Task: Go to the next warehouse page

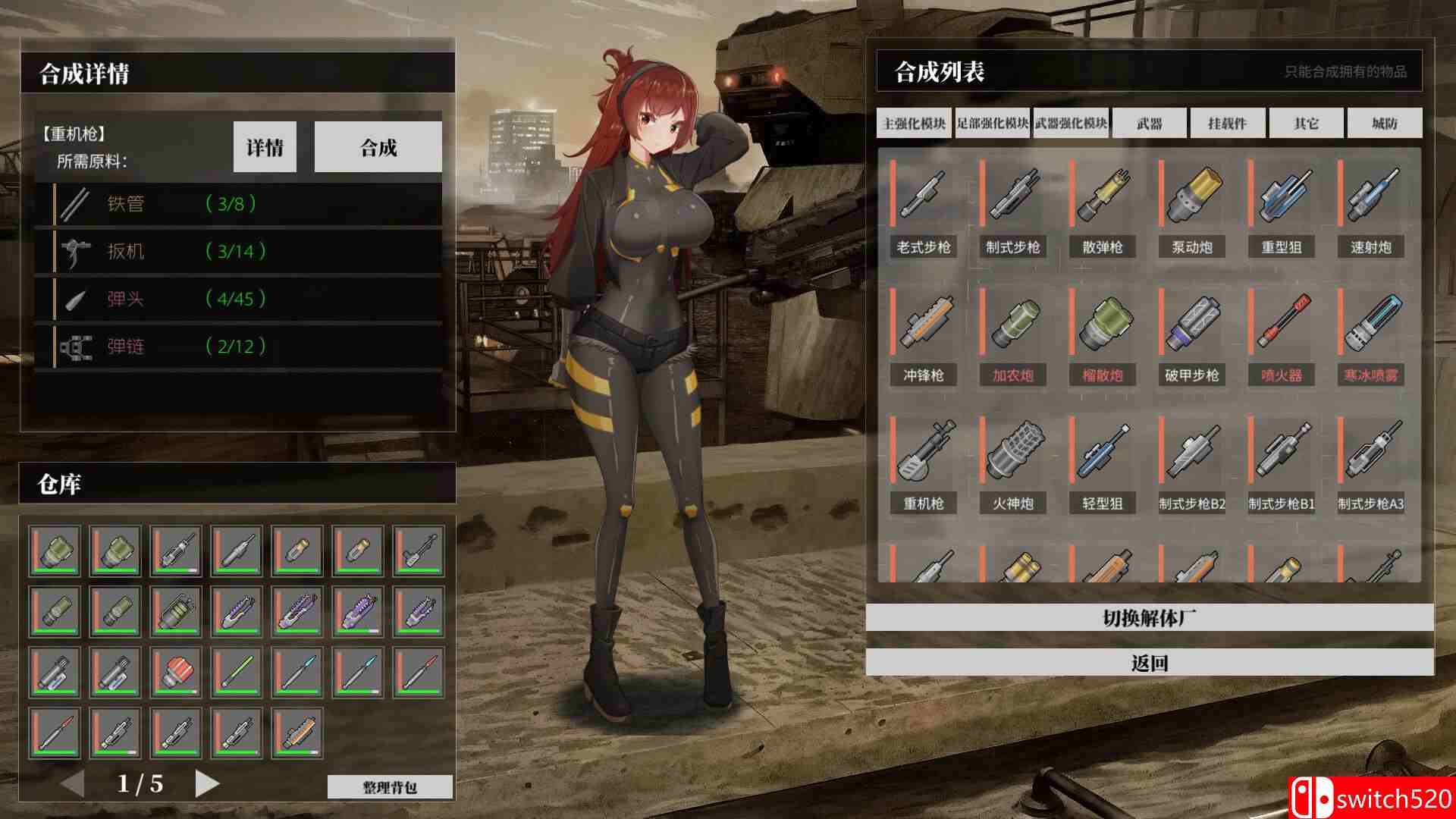Action: pos(206,783)
